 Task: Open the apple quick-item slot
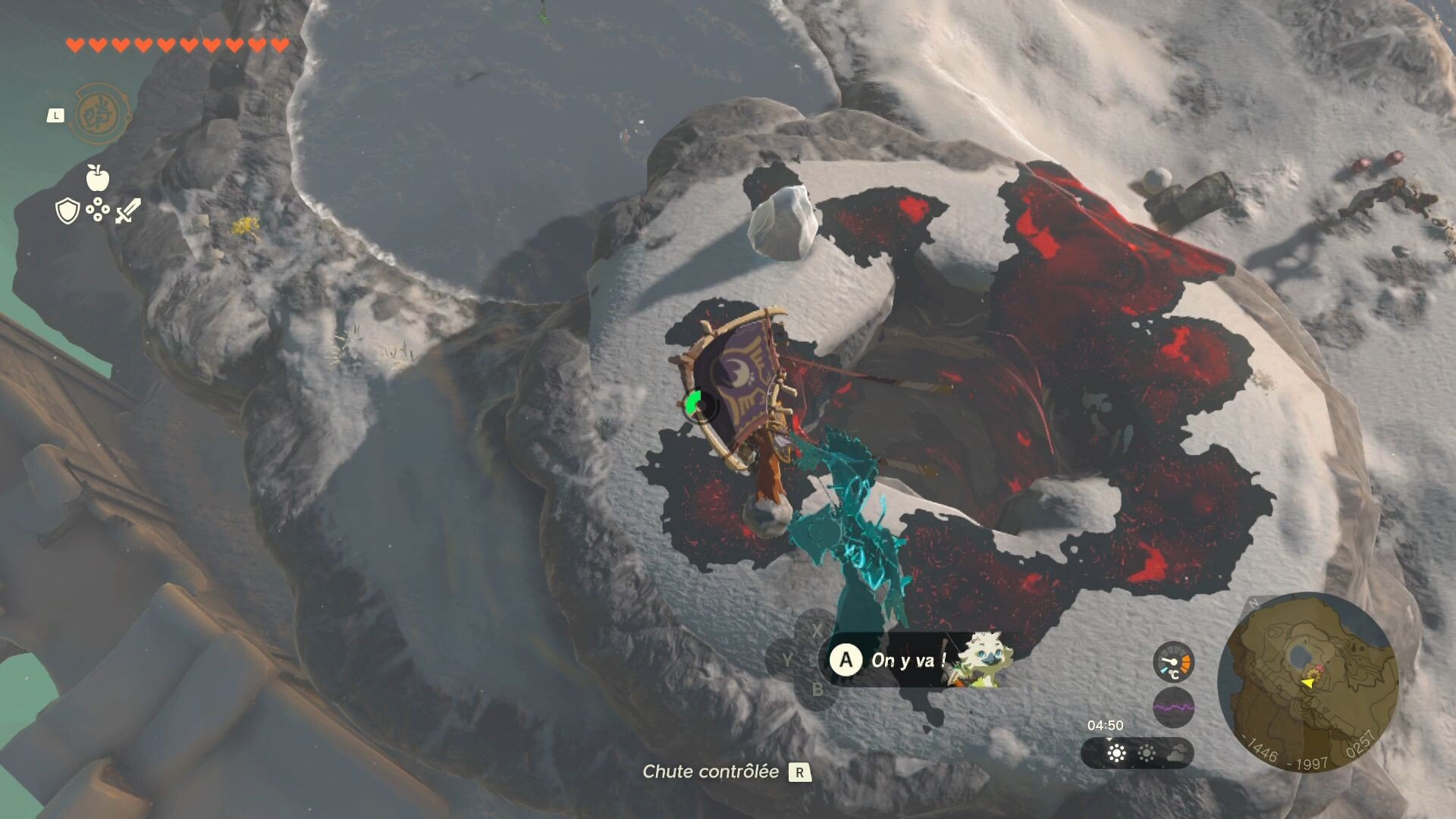(98, 178)
